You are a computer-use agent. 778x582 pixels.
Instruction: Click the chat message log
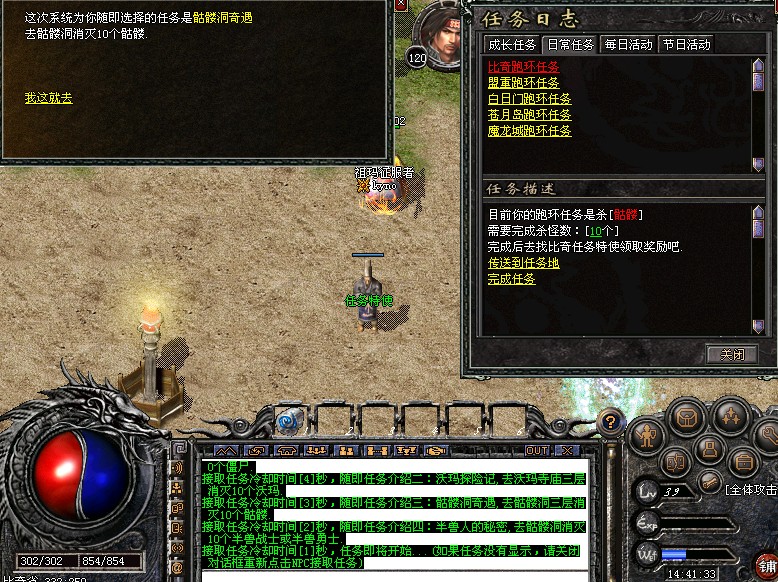(390, 515)
